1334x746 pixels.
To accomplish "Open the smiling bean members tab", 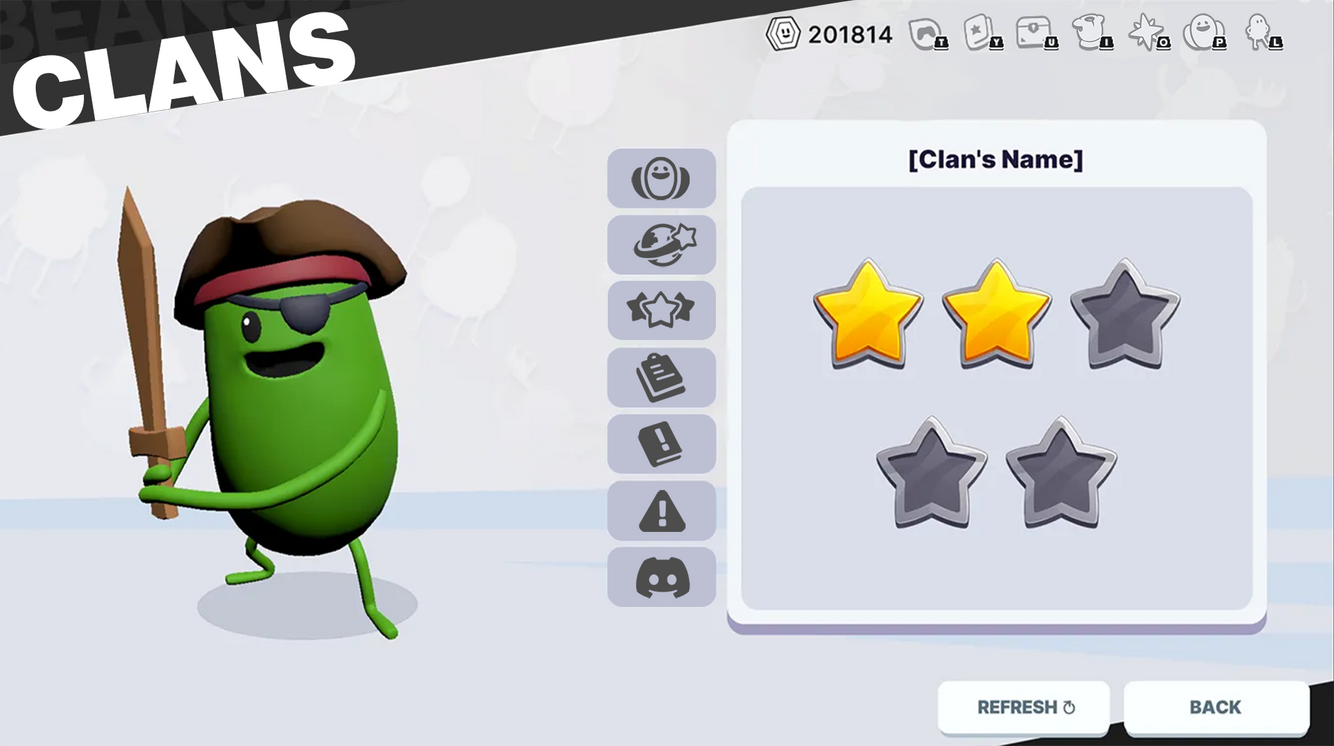I will tap(661, 179).
